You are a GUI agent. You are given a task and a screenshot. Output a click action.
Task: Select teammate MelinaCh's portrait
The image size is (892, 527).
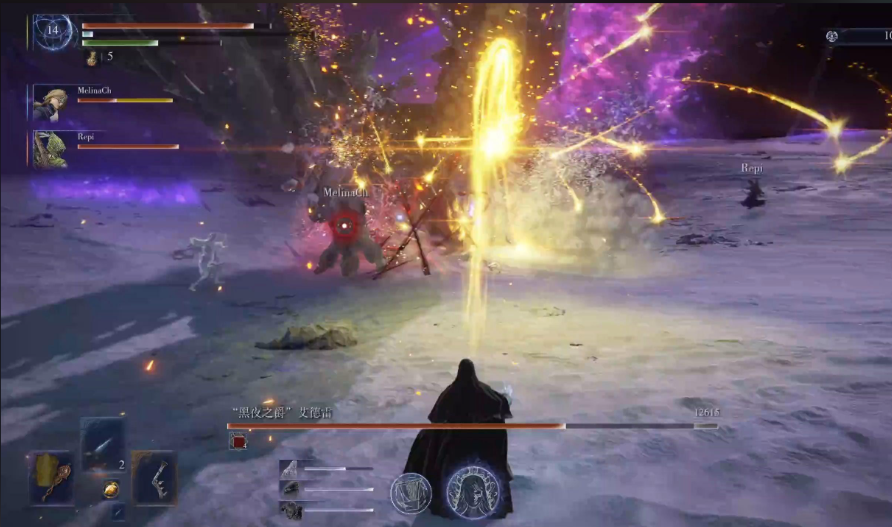click(x=51, y=102)
